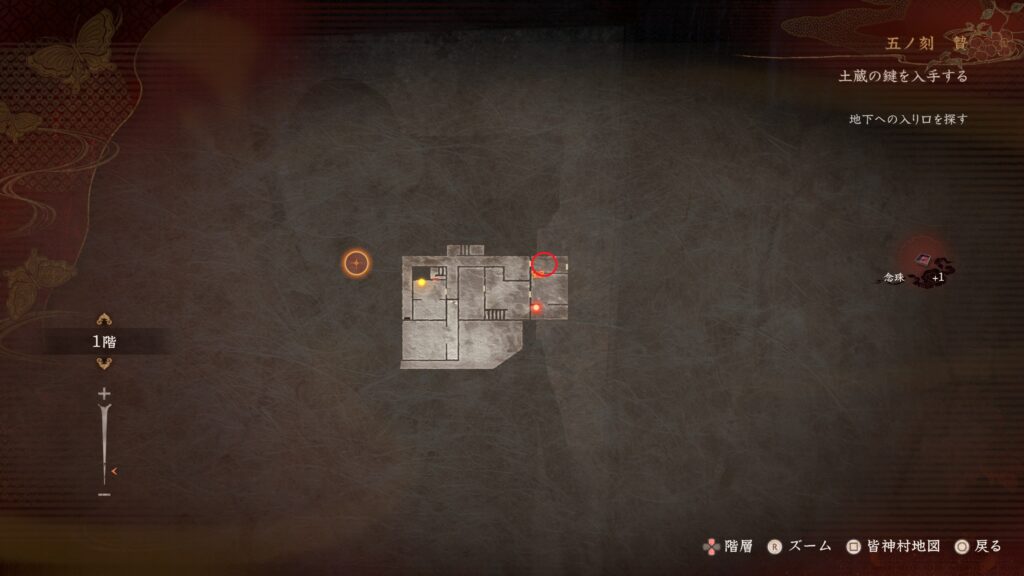Zoom out with the minus sign
The image size is (1024, 576).
(x=104, y=494)
